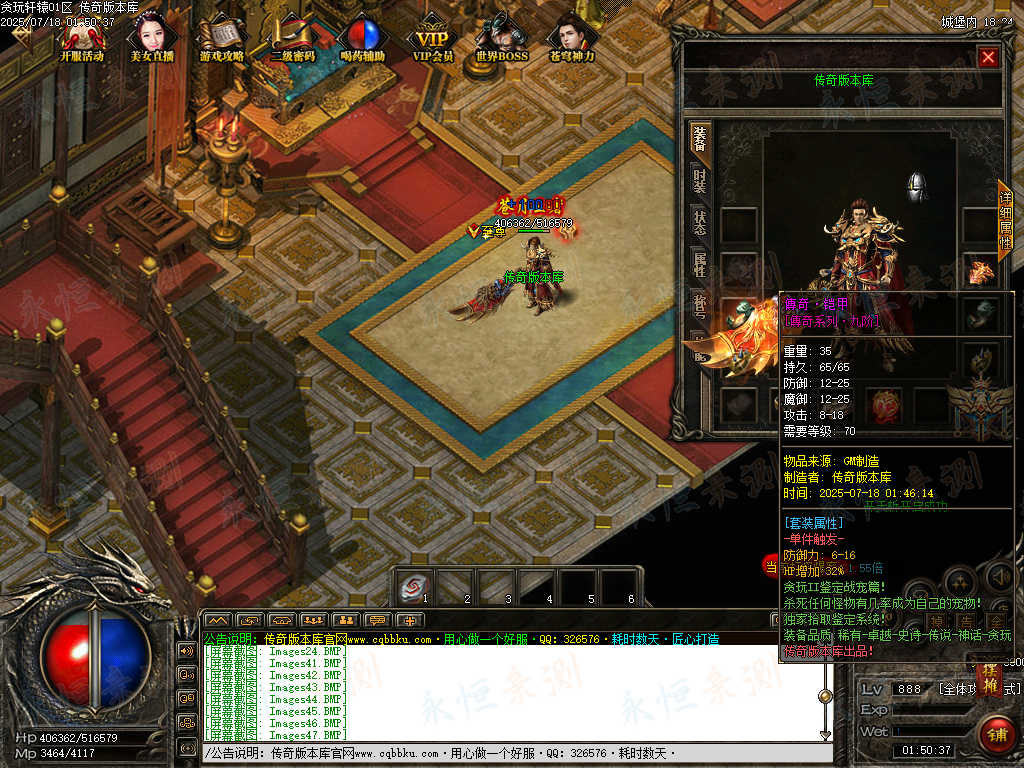Screen dimensions: 1024x768
Task: Switch to the 时装 costume tab
Action: (x=699, y=182)
